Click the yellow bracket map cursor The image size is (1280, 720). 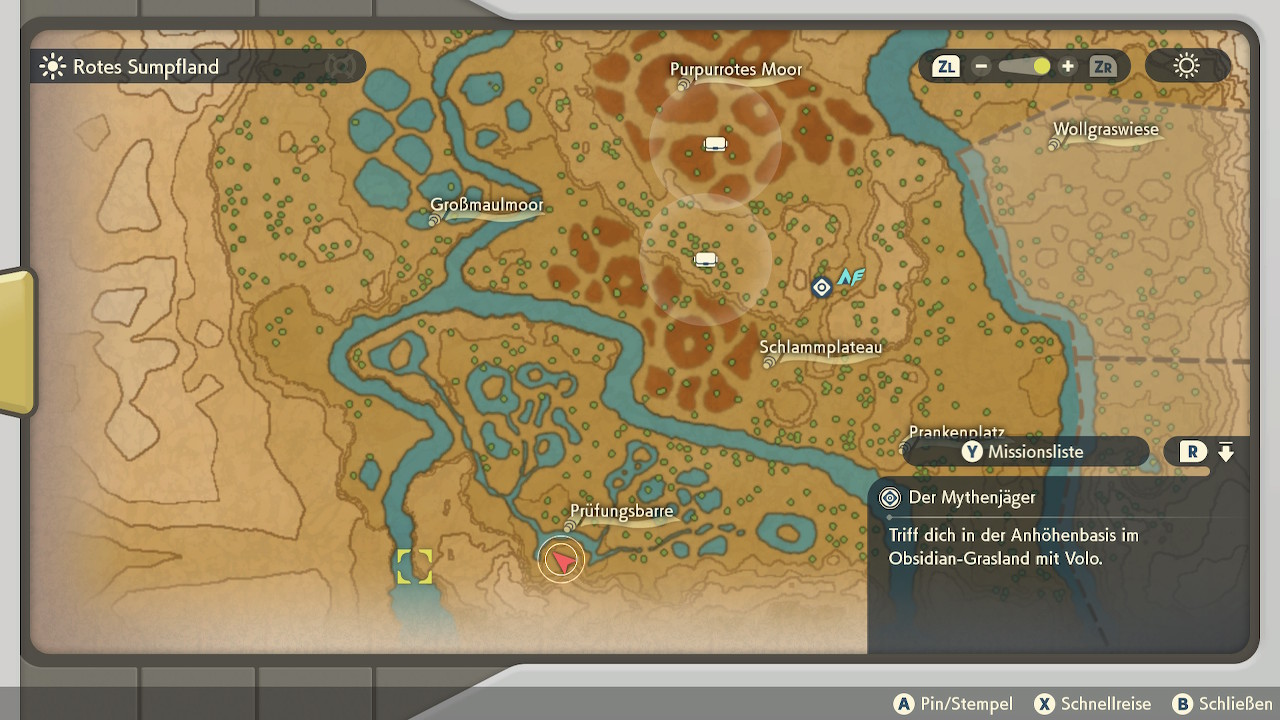coord(414,566)
